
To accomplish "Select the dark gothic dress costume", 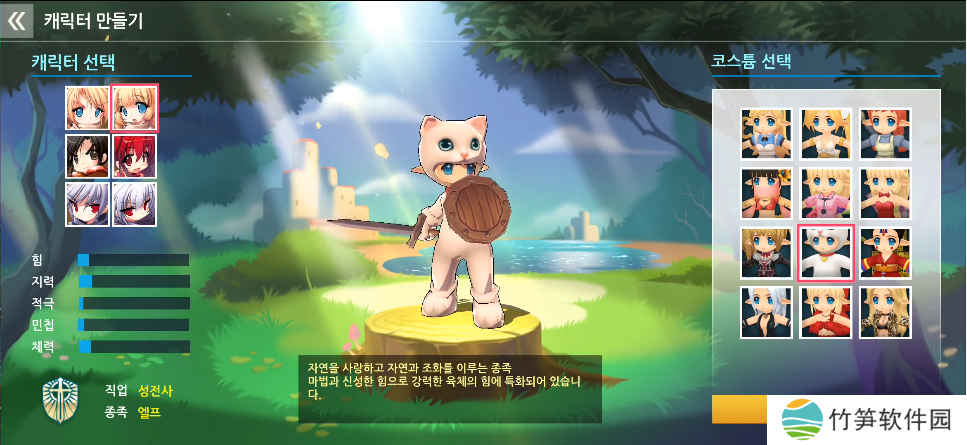I will pyautogui.click(x=766, y=253).
